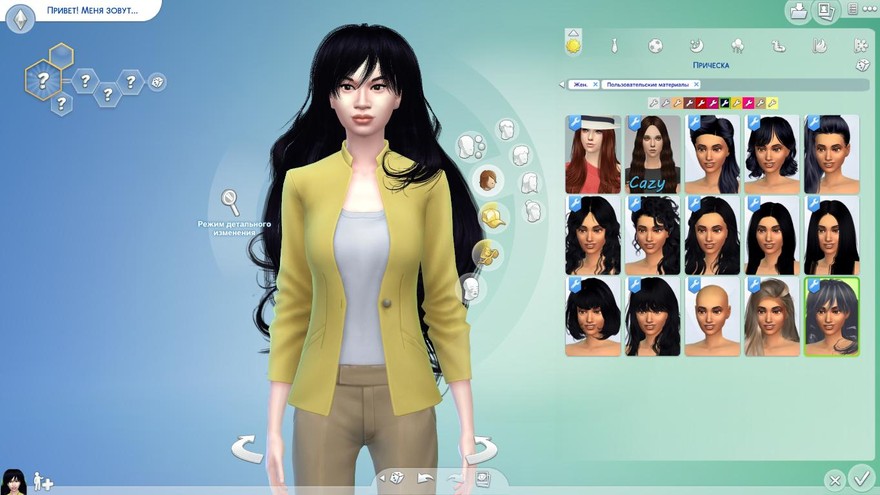Rotate the Sim with the left arrow
This screenshot has width=880, height=495.
click(247, 448)
